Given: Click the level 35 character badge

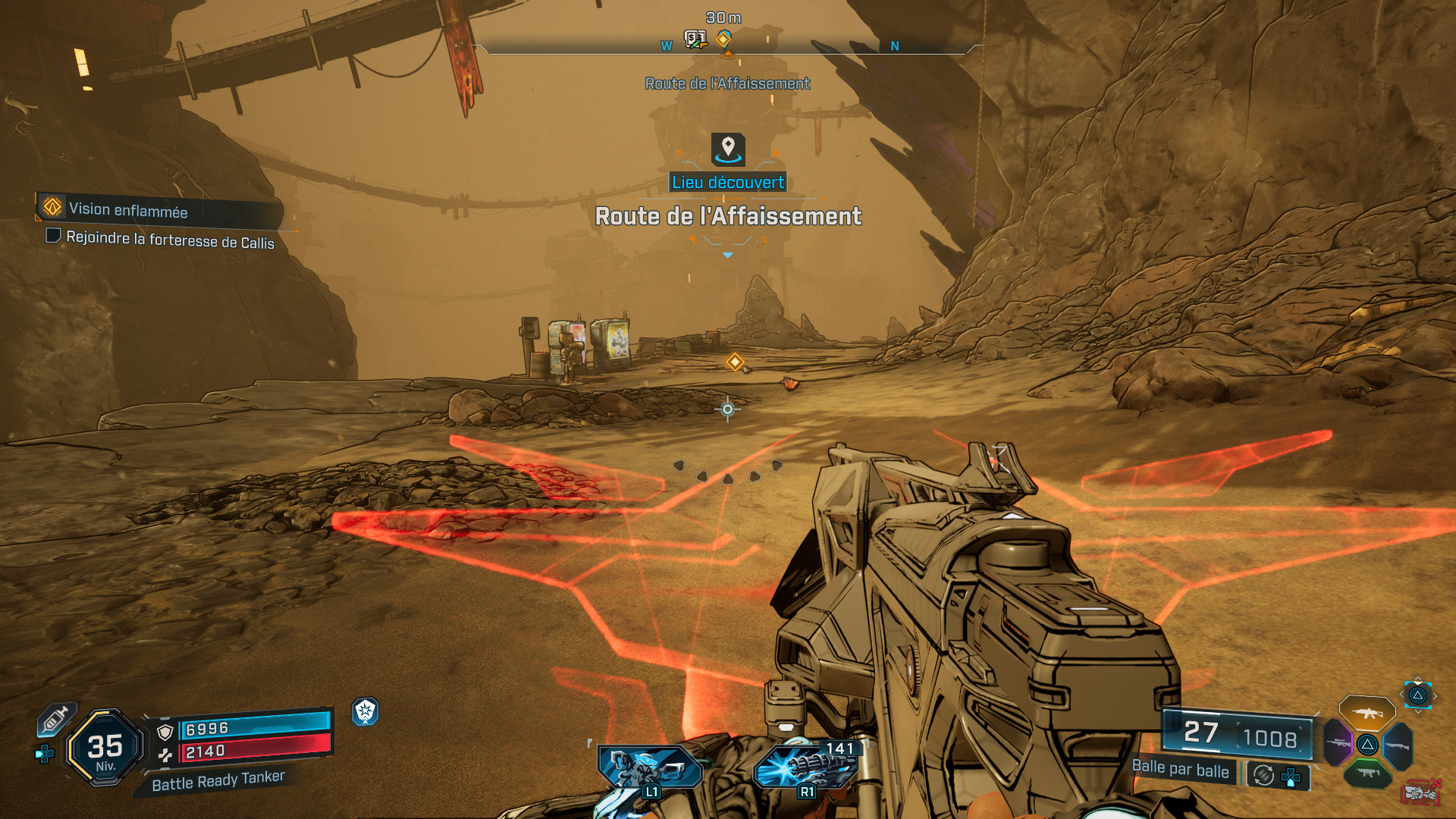Looking at the screenshot, I should (105, 748).
